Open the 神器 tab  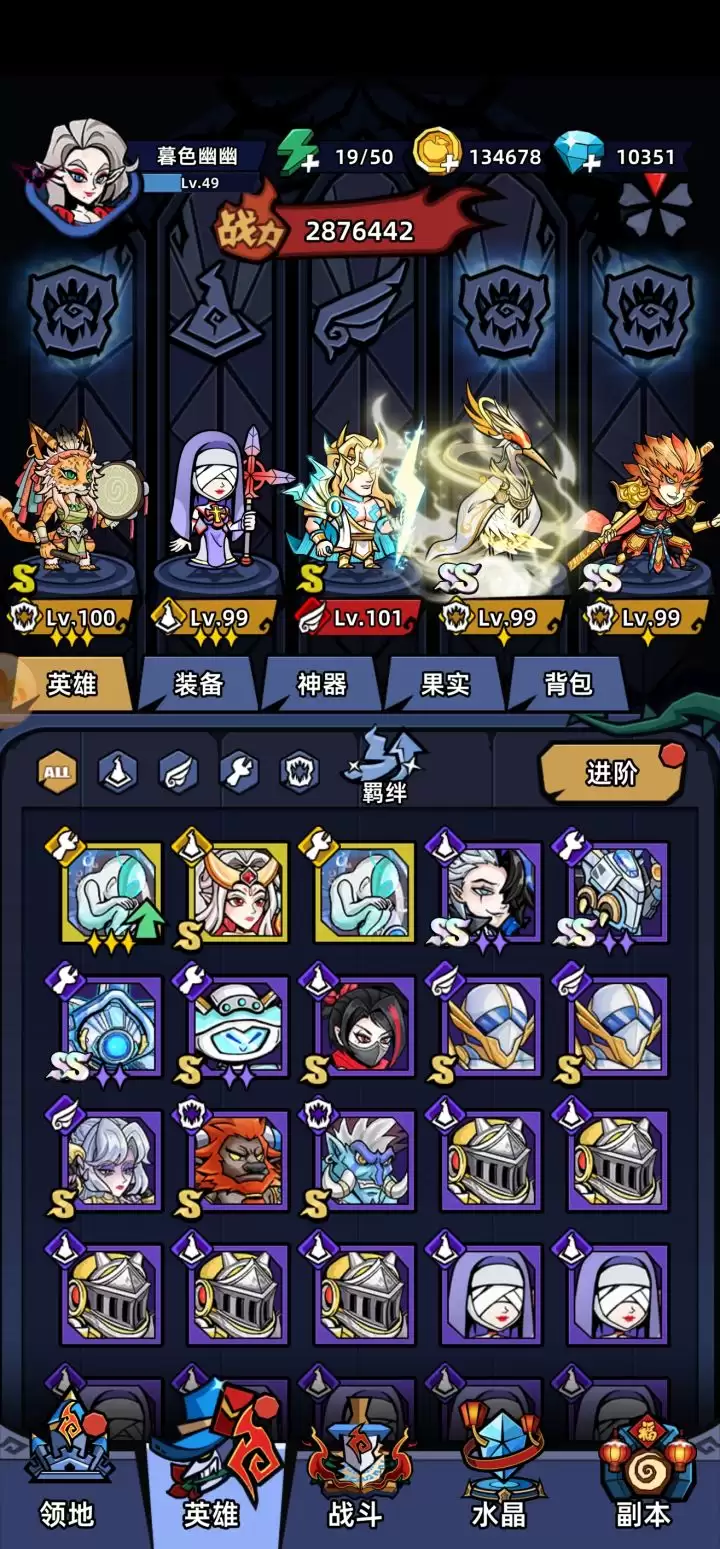pyautogui.click(x=322, y=685)
